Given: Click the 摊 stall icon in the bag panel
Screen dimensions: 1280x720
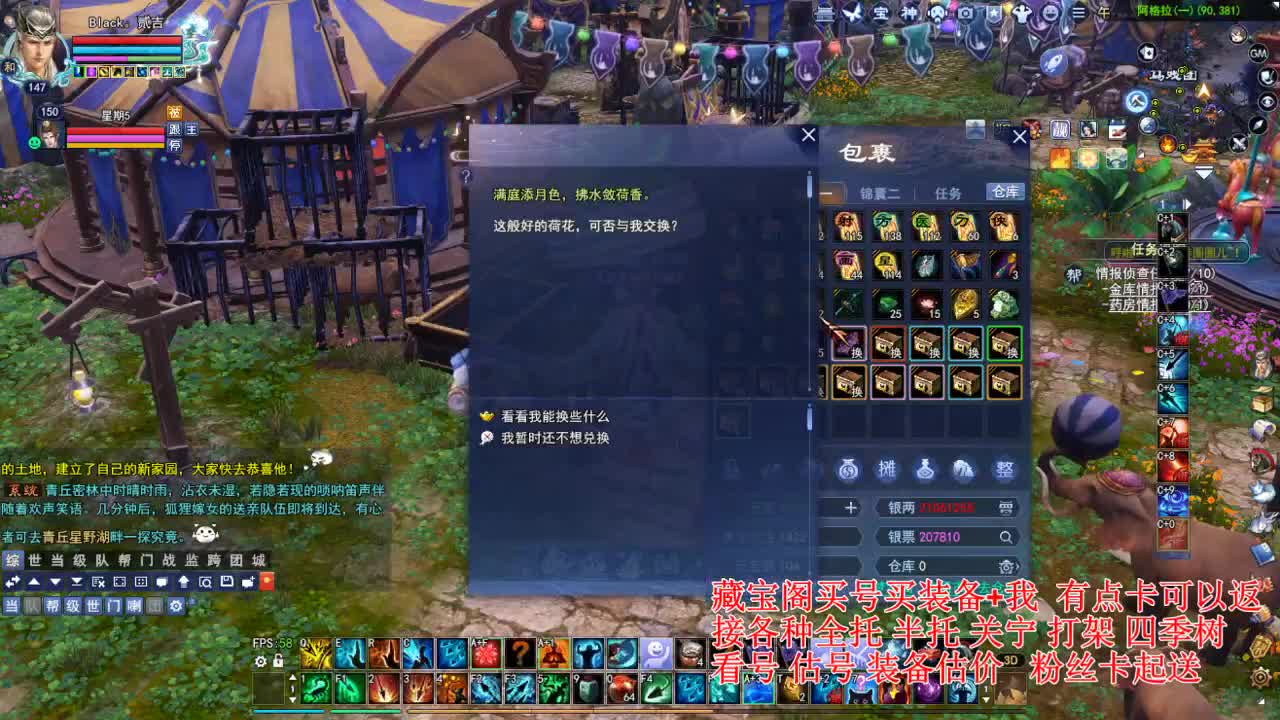Looking at the screenshot, I should click(887, 467).
